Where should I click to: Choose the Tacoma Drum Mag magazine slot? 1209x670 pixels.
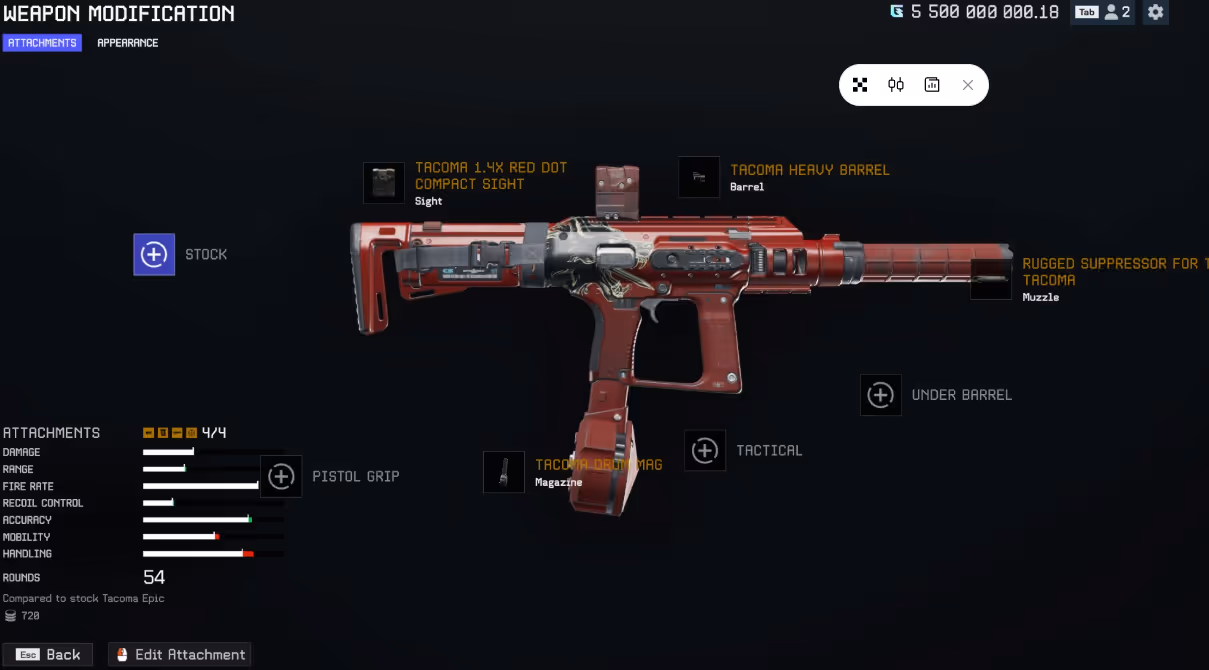coord(504,472)
